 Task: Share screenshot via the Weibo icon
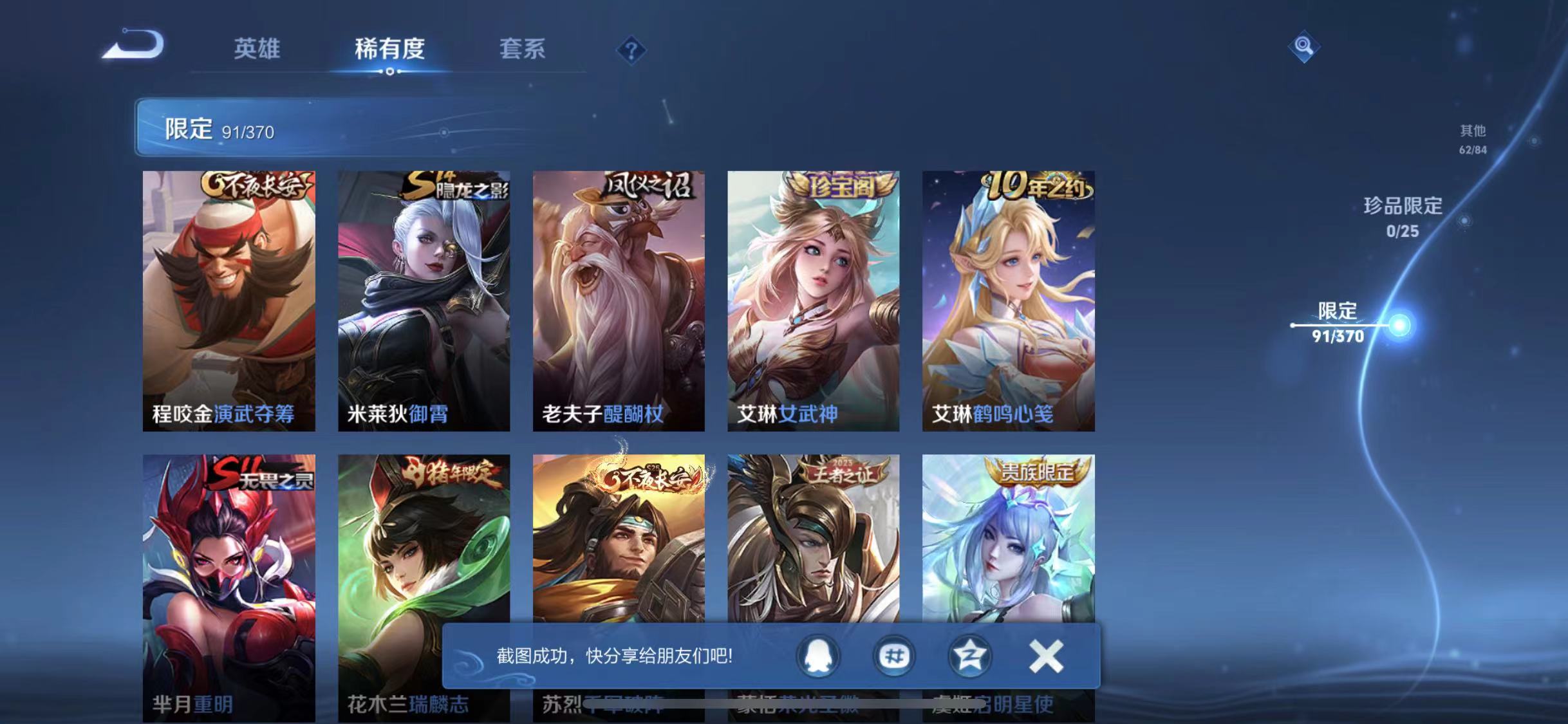[x=893, y=656]
